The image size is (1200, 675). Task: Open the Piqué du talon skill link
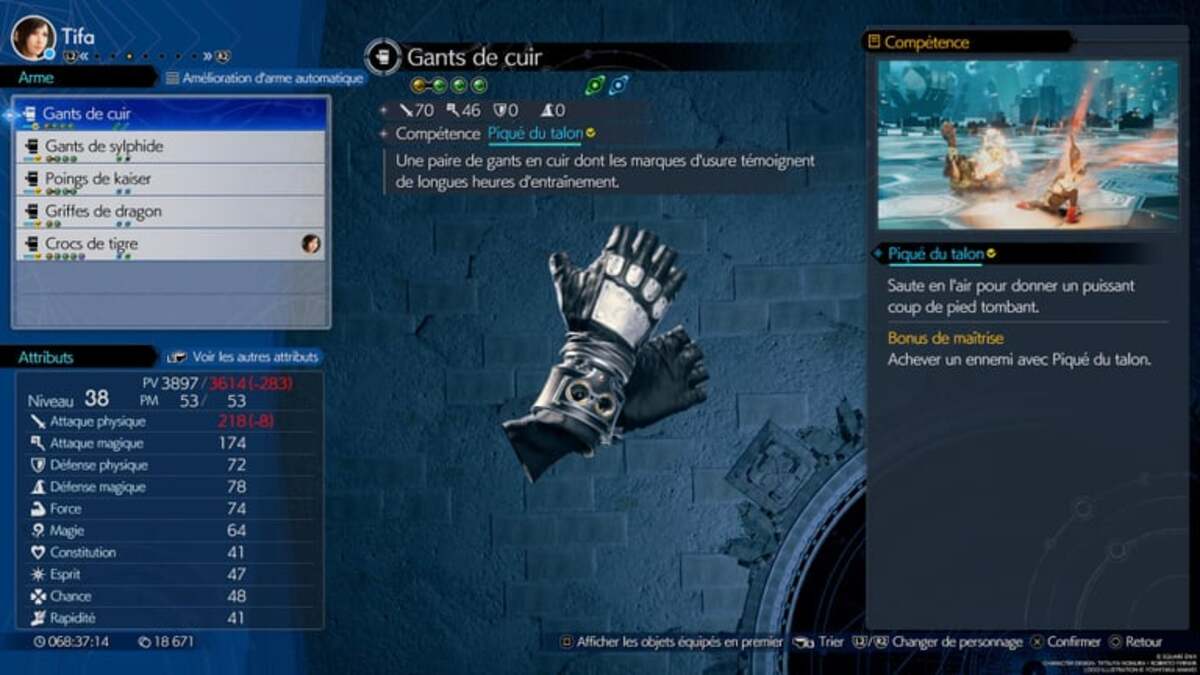(535, 134)
